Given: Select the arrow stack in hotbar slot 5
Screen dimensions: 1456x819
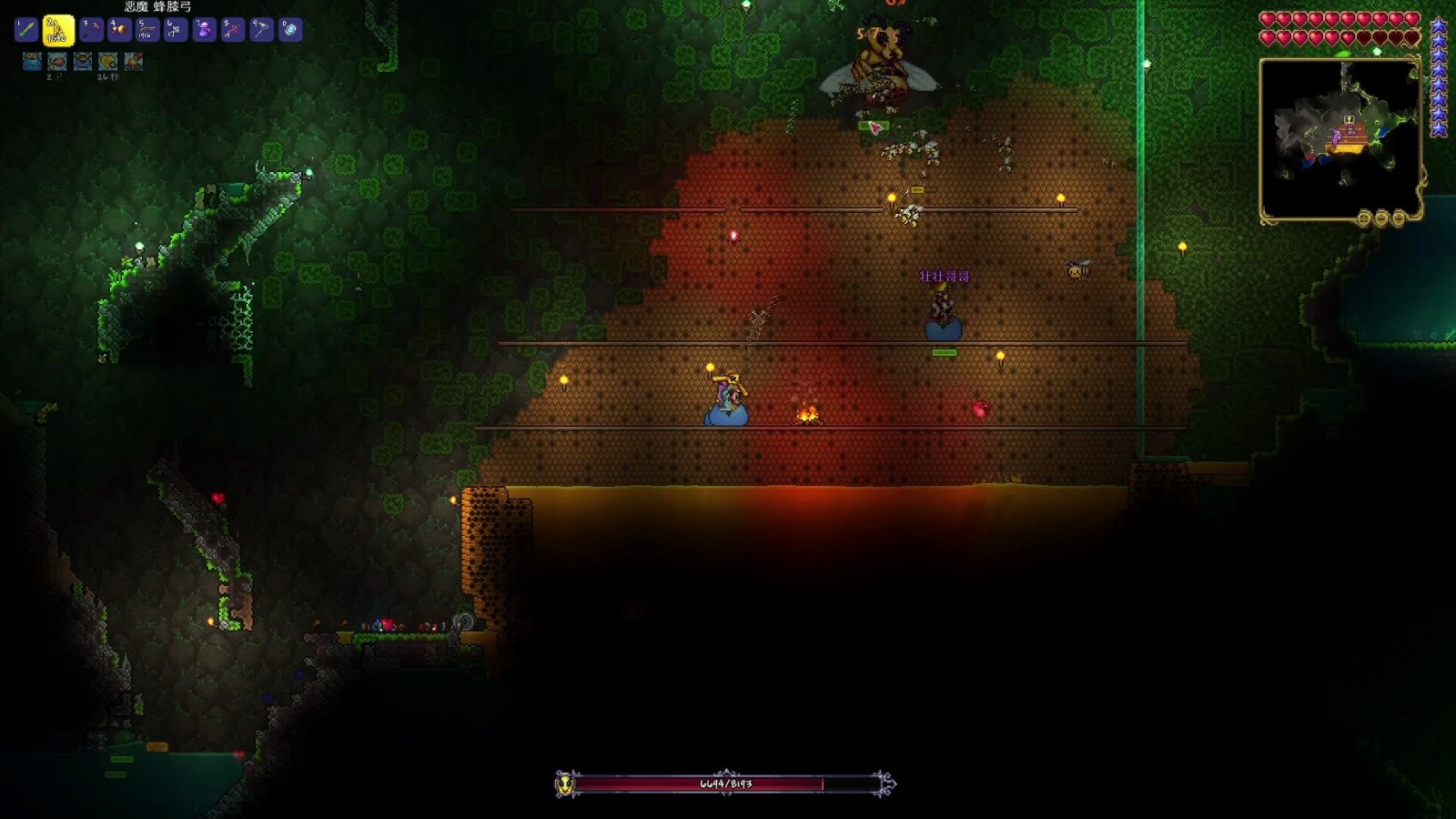Looking at the screenshot, I should click(x=147, y=30).
